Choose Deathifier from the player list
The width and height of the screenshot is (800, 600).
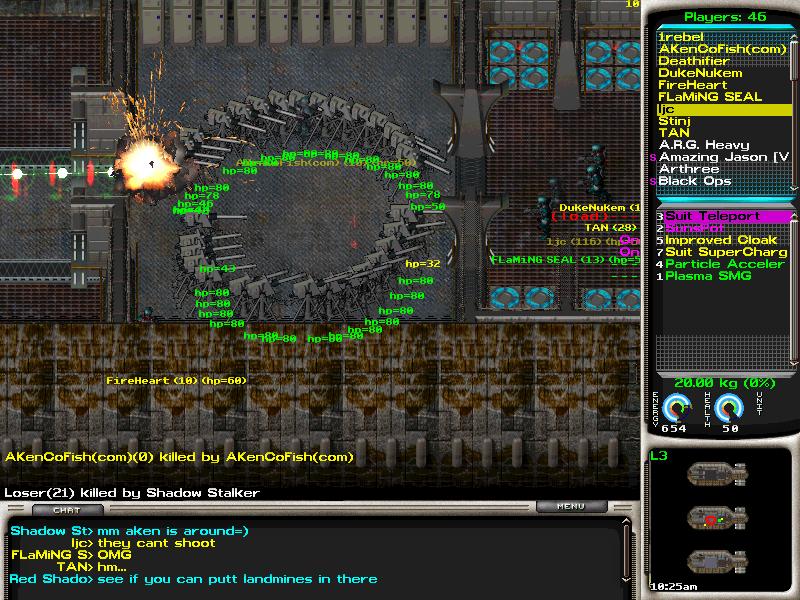coord(694,61)
